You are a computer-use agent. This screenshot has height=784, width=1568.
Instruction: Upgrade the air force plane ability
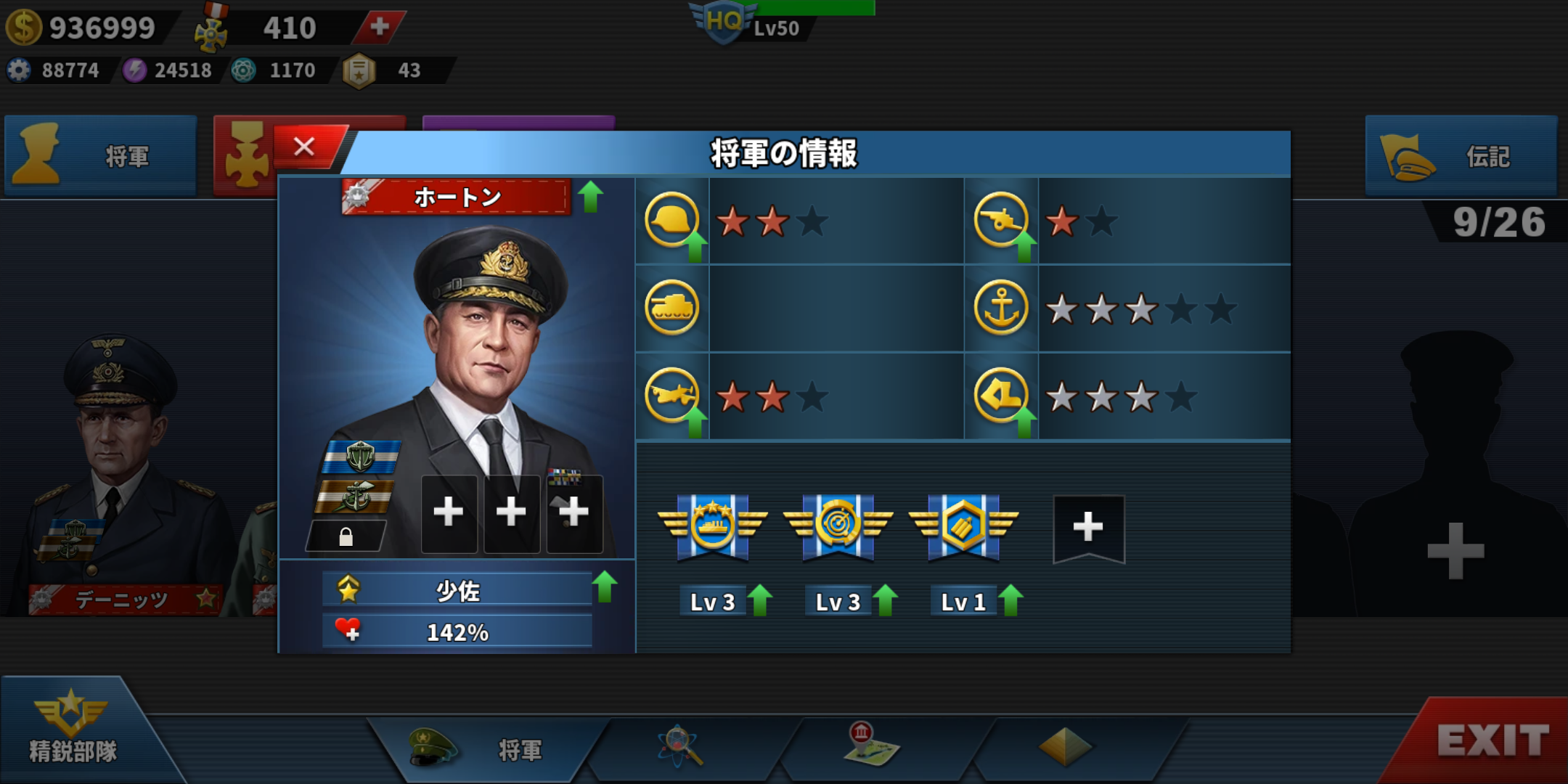(x=695, y=421)
